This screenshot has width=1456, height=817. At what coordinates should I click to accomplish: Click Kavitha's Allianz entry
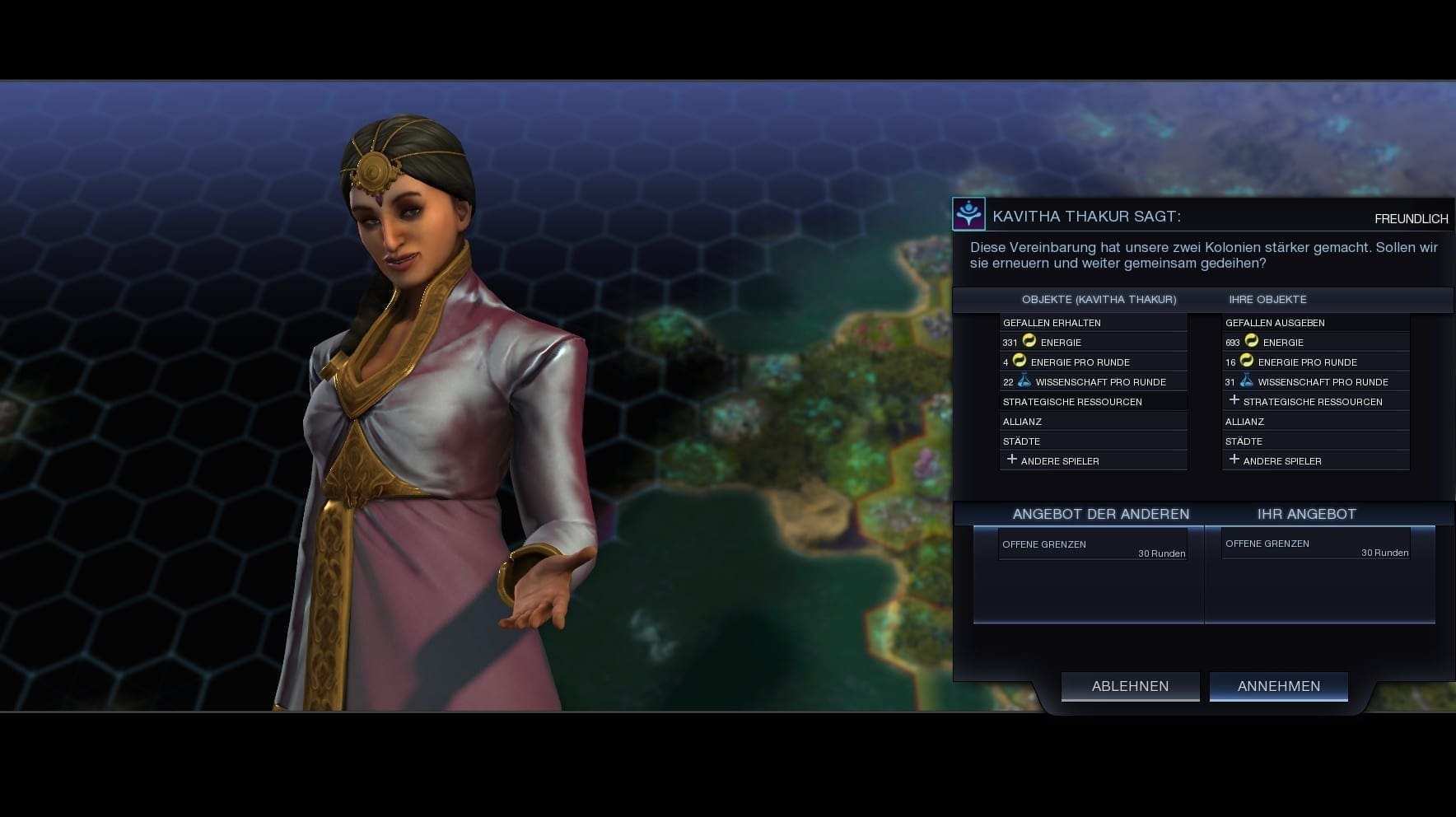point(1093,421)
